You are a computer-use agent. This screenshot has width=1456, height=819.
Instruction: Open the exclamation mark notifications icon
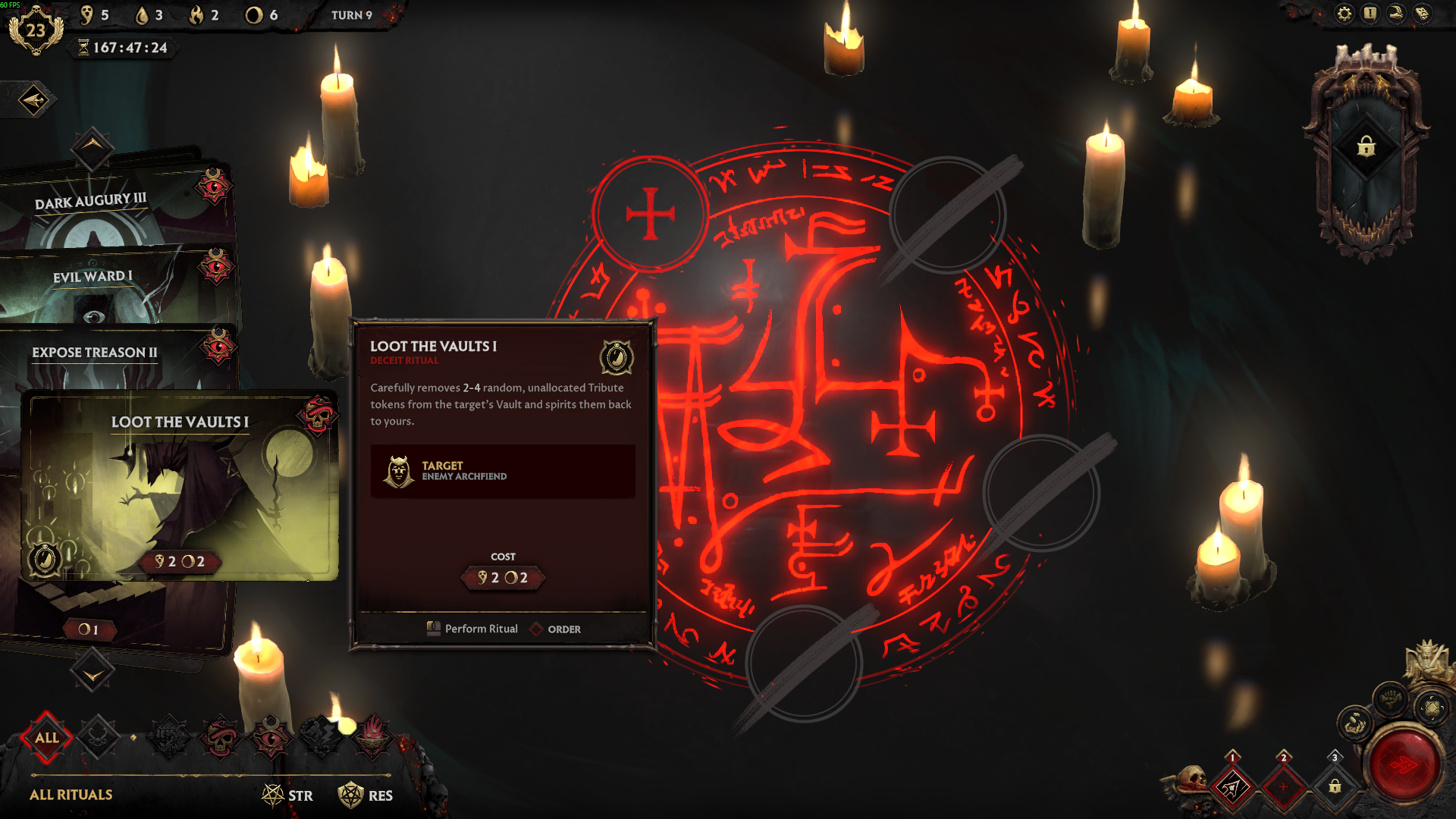coord(1370,14)
